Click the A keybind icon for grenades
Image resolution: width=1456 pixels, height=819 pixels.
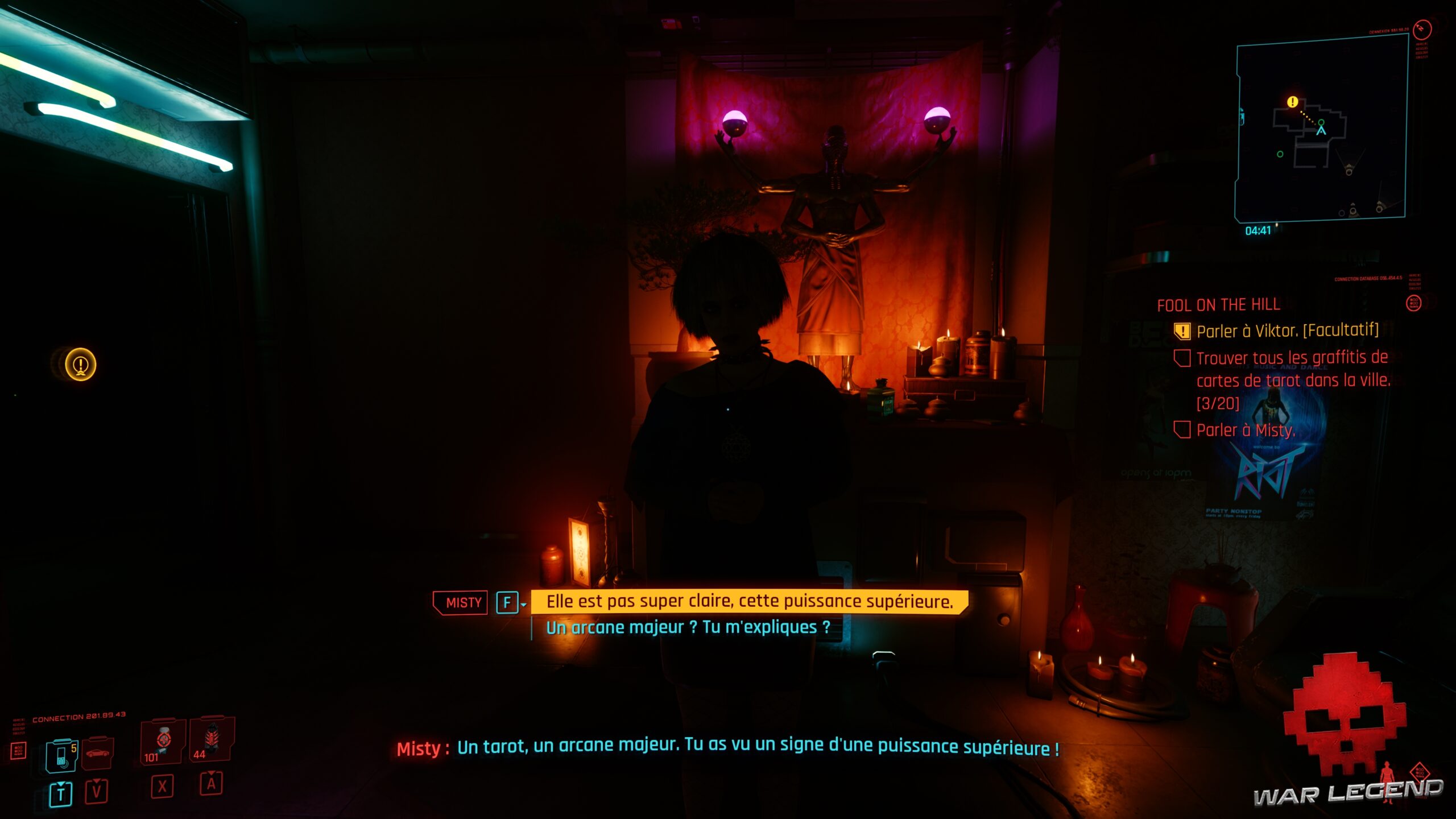tap(211, 788)
